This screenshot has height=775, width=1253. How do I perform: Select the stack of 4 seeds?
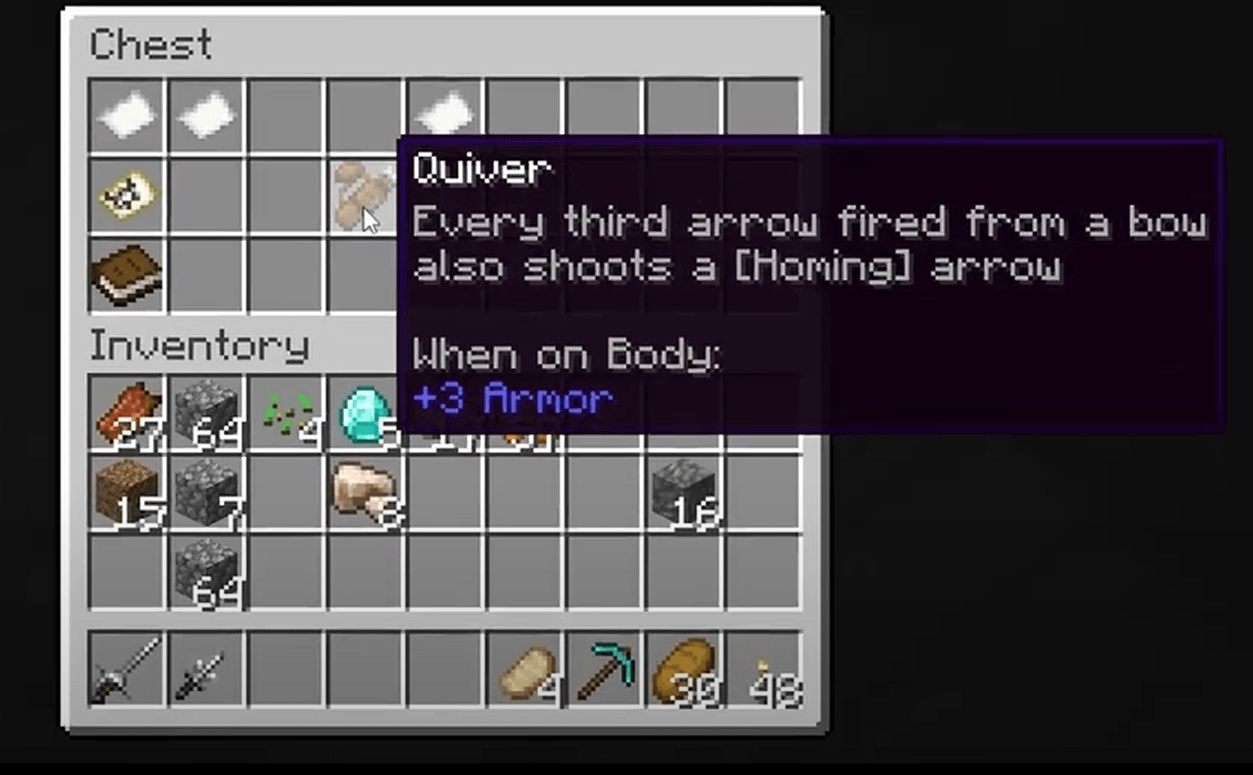pyautogui.click(x=286, y=414)
